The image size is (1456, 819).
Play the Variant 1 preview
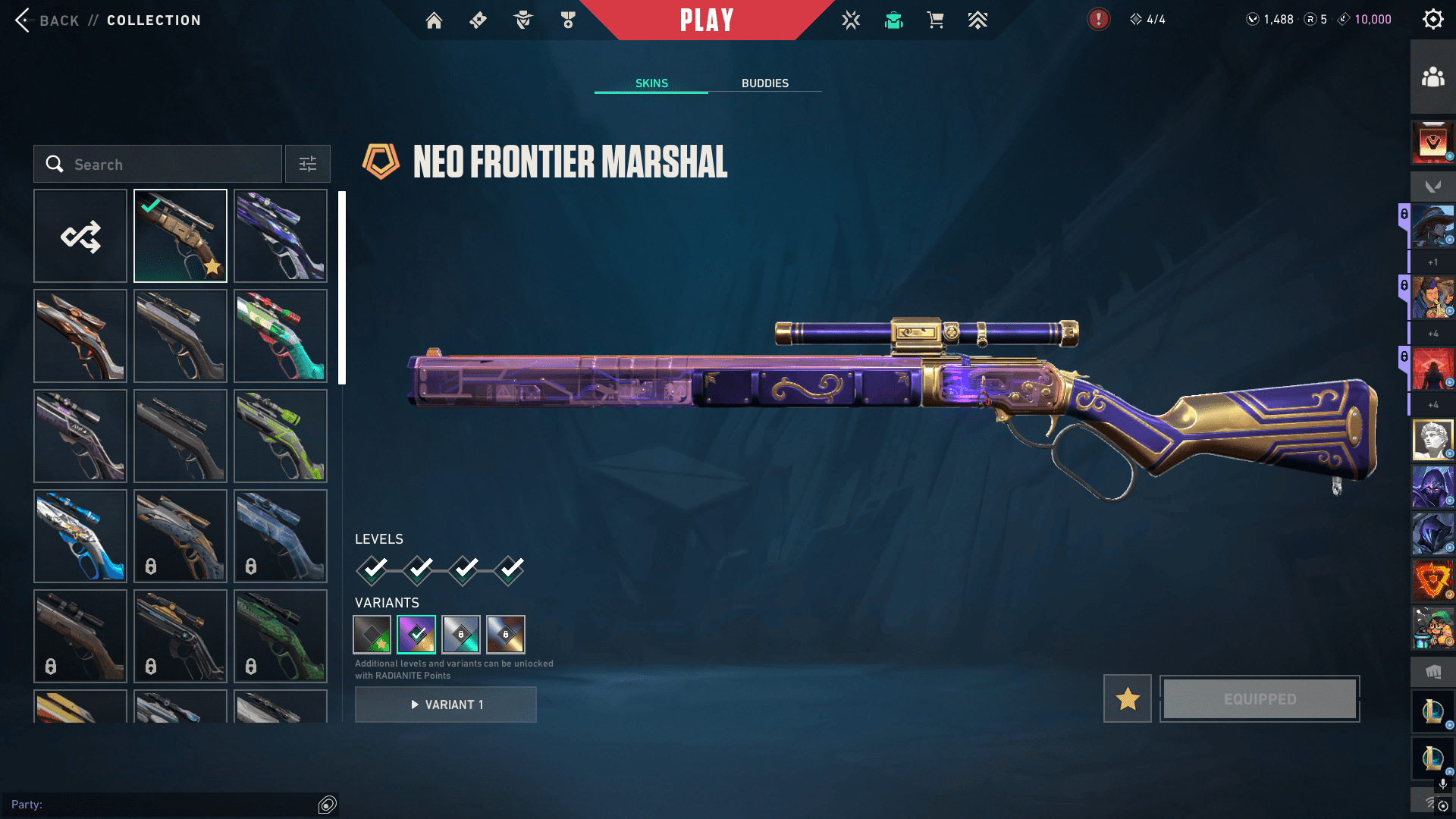coord(446,704)
